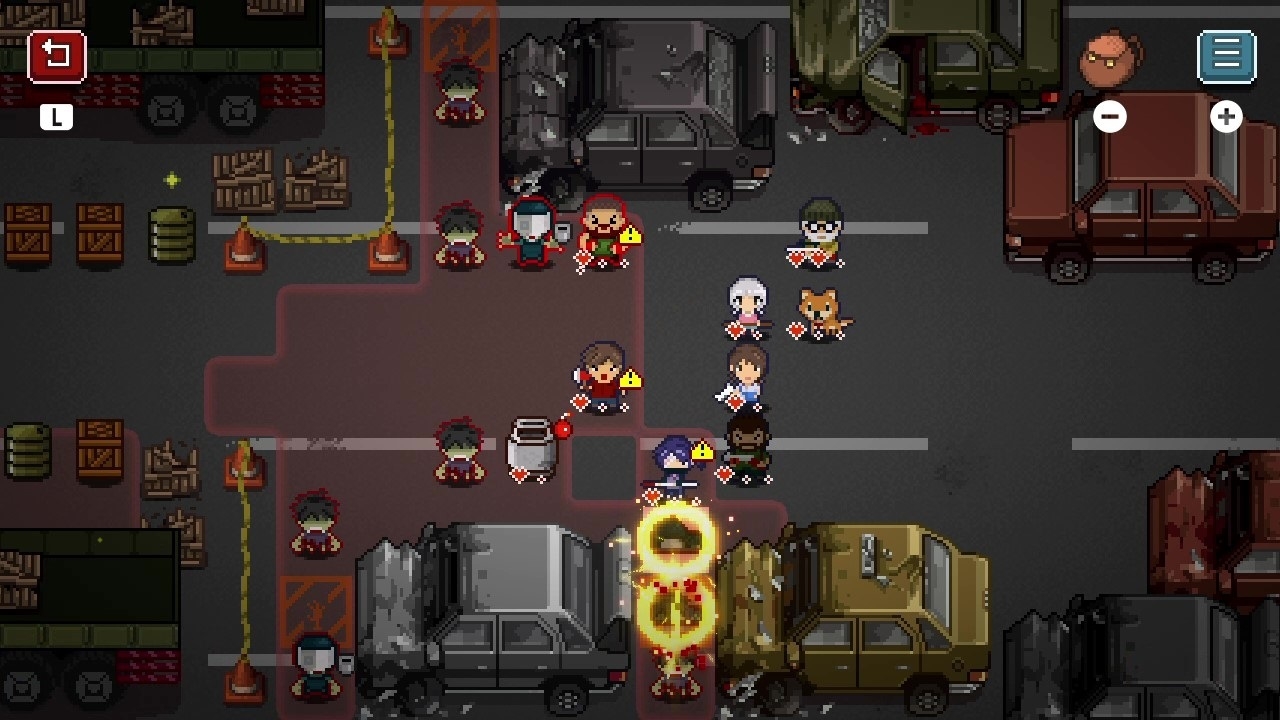
Task: Click the 'L' keybind badge
Action: tap(57, 117)
